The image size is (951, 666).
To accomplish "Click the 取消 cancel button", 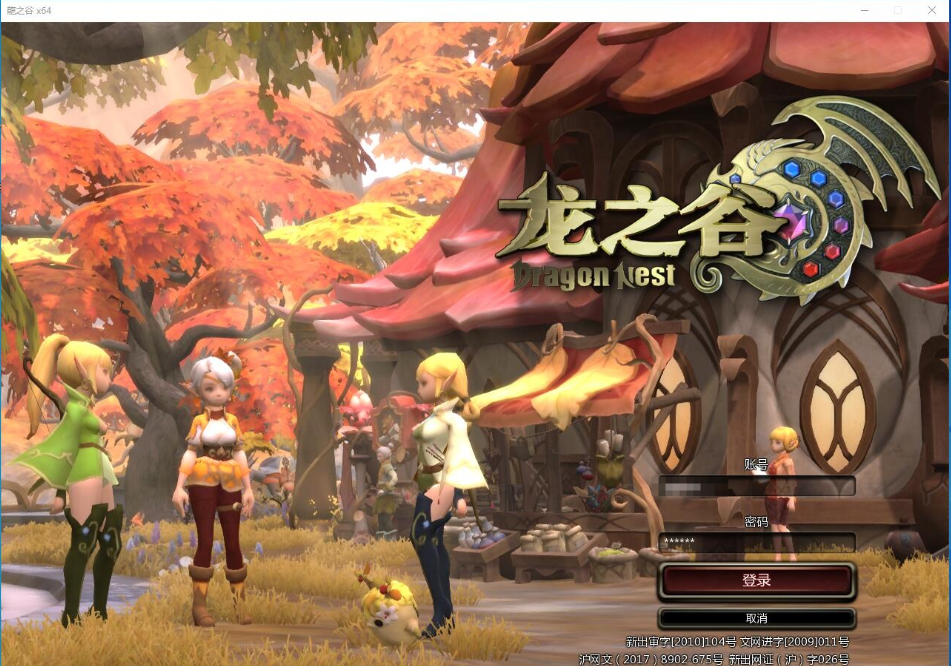I will point(756,618).
